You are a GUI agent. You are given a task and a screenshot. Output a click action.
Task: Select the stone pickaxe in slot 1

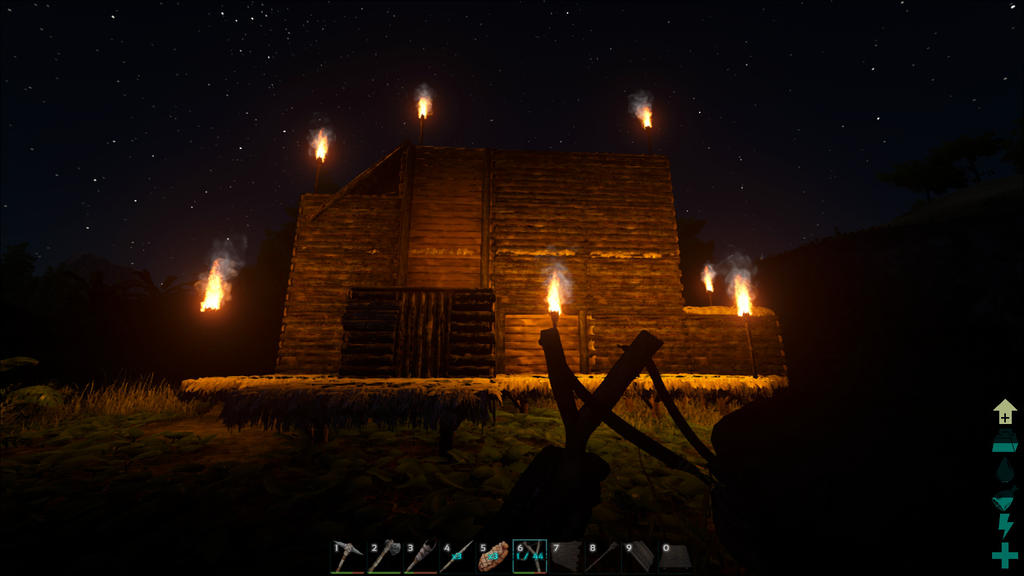pos(347,556)
